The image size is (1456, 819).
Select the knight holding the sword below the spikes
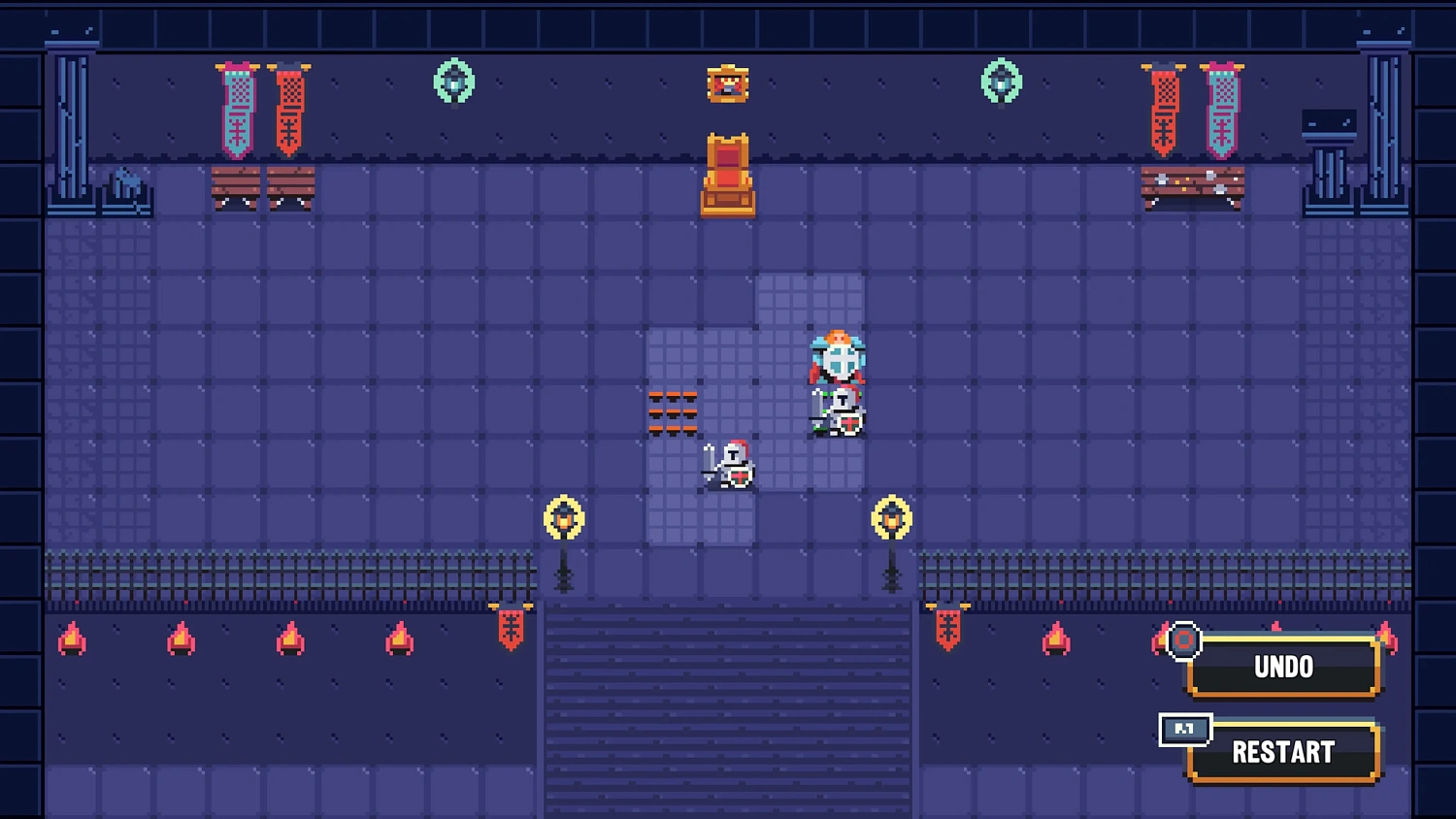pyautogui.click(x=730, y=464)
